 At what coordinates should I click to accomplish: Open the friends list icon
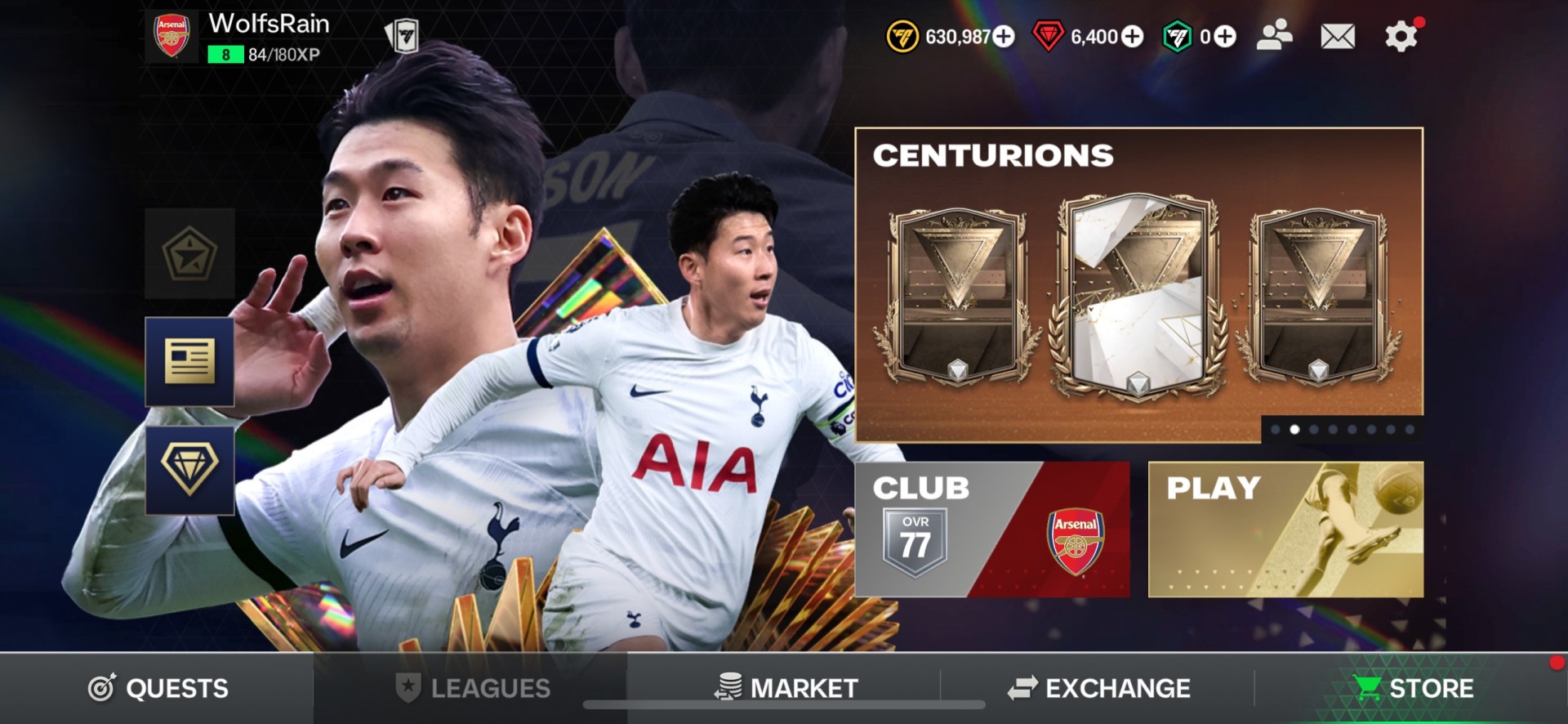tap(1274, 36)
